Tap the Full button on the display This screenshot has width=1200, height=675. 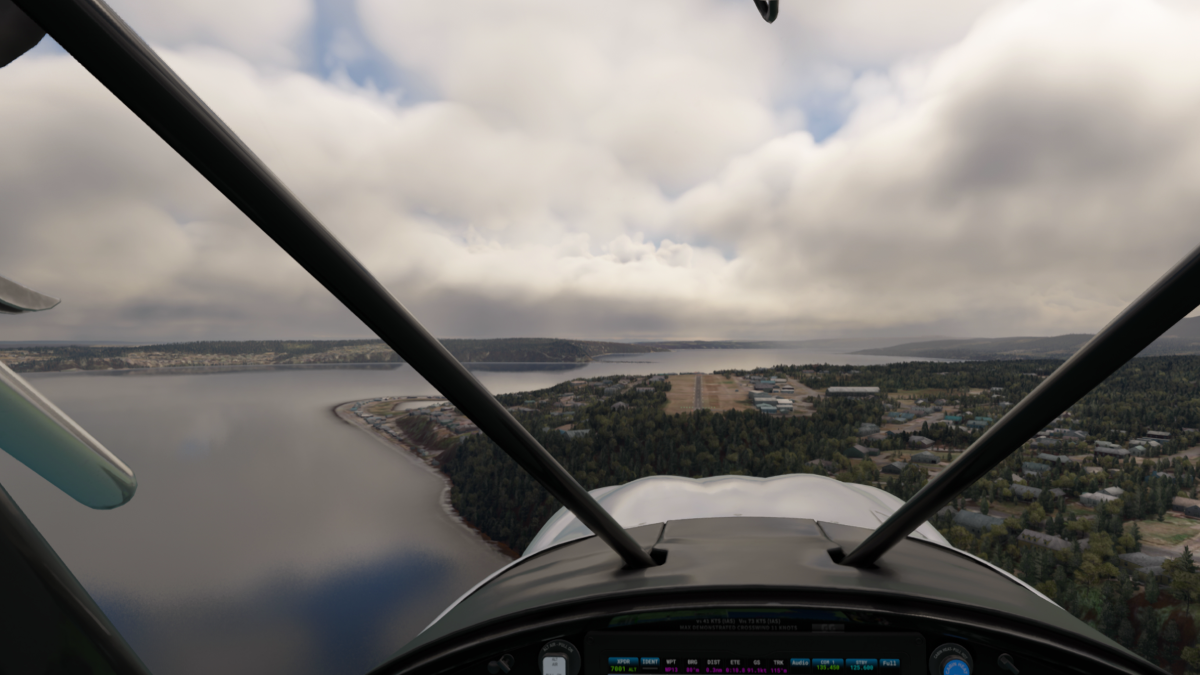tap(889, 662)
